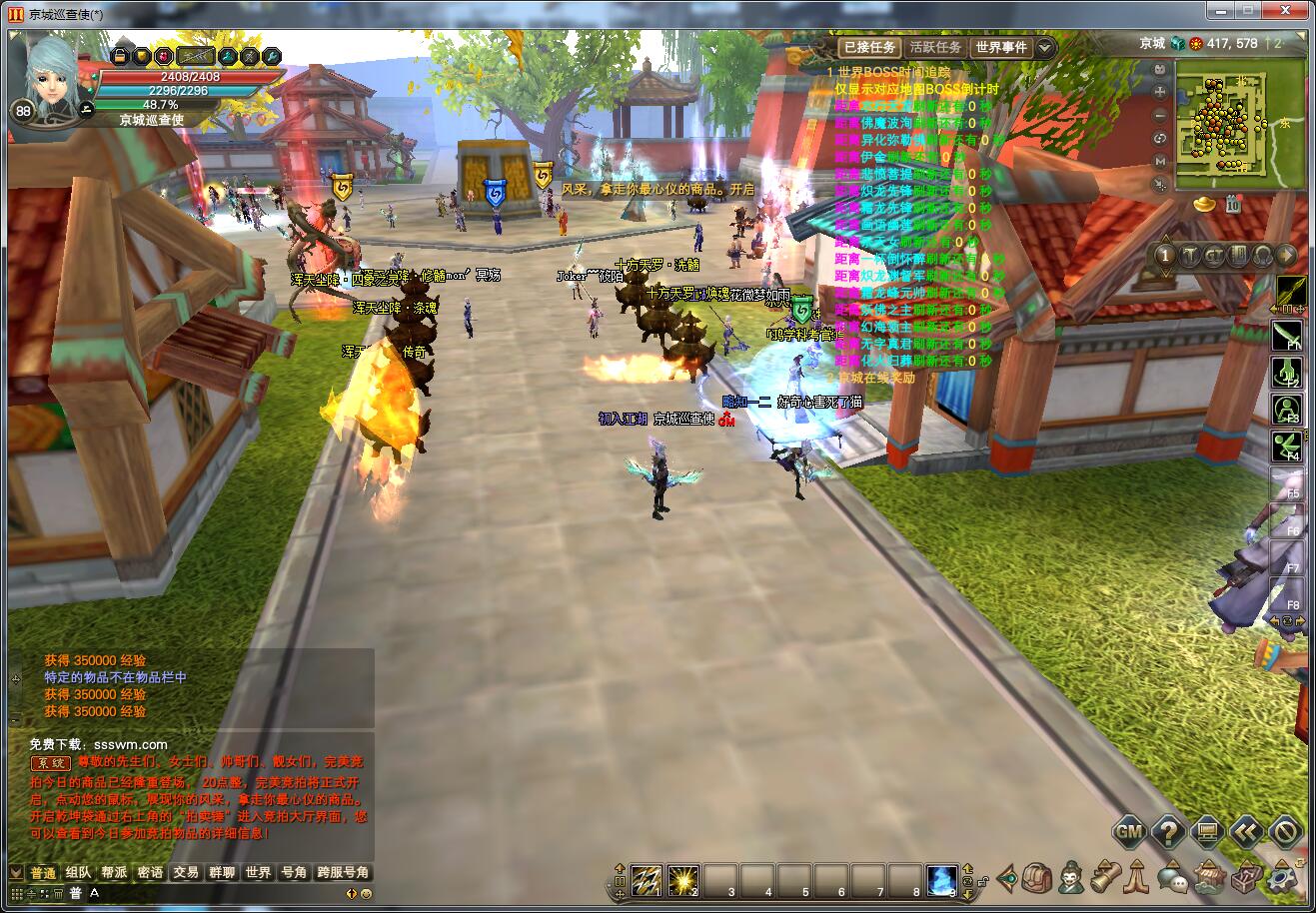The width and height of the screenshot is (1316, 913).
Task: Open the gear settings icon
Action: tap(1280, 879)
